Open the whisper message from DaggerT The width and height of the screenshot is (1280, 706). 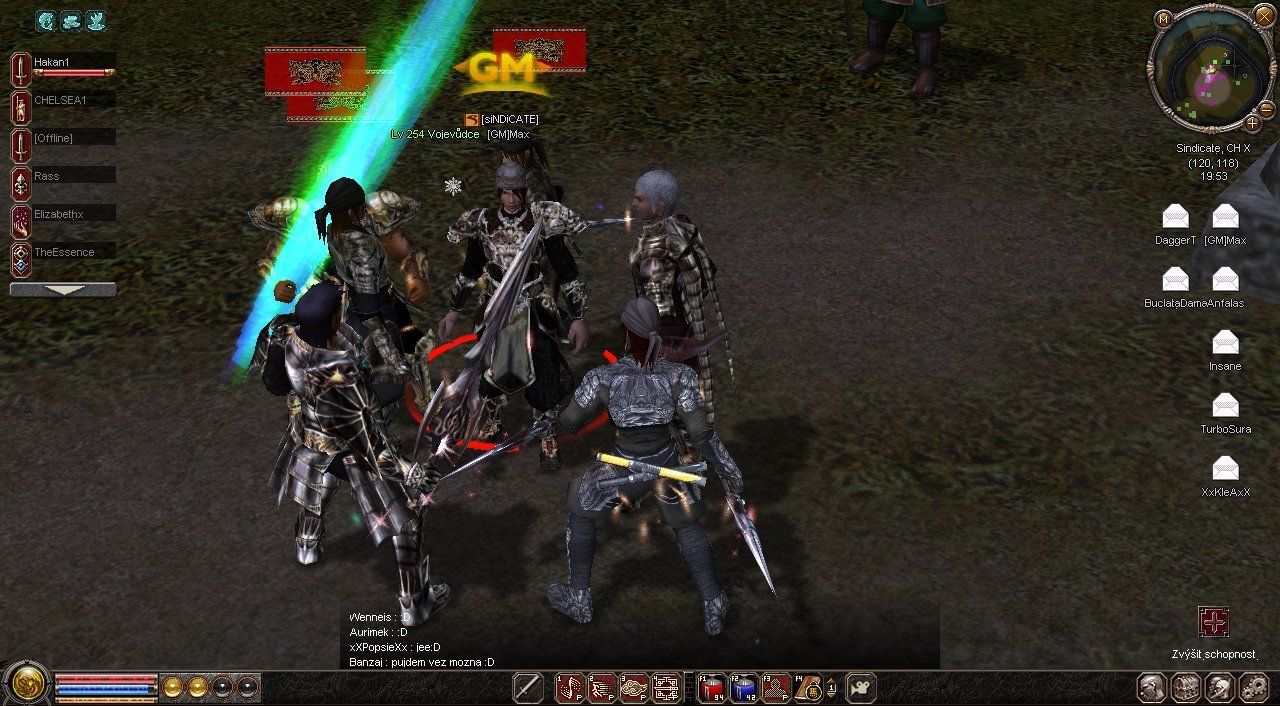pos(1176,217)
